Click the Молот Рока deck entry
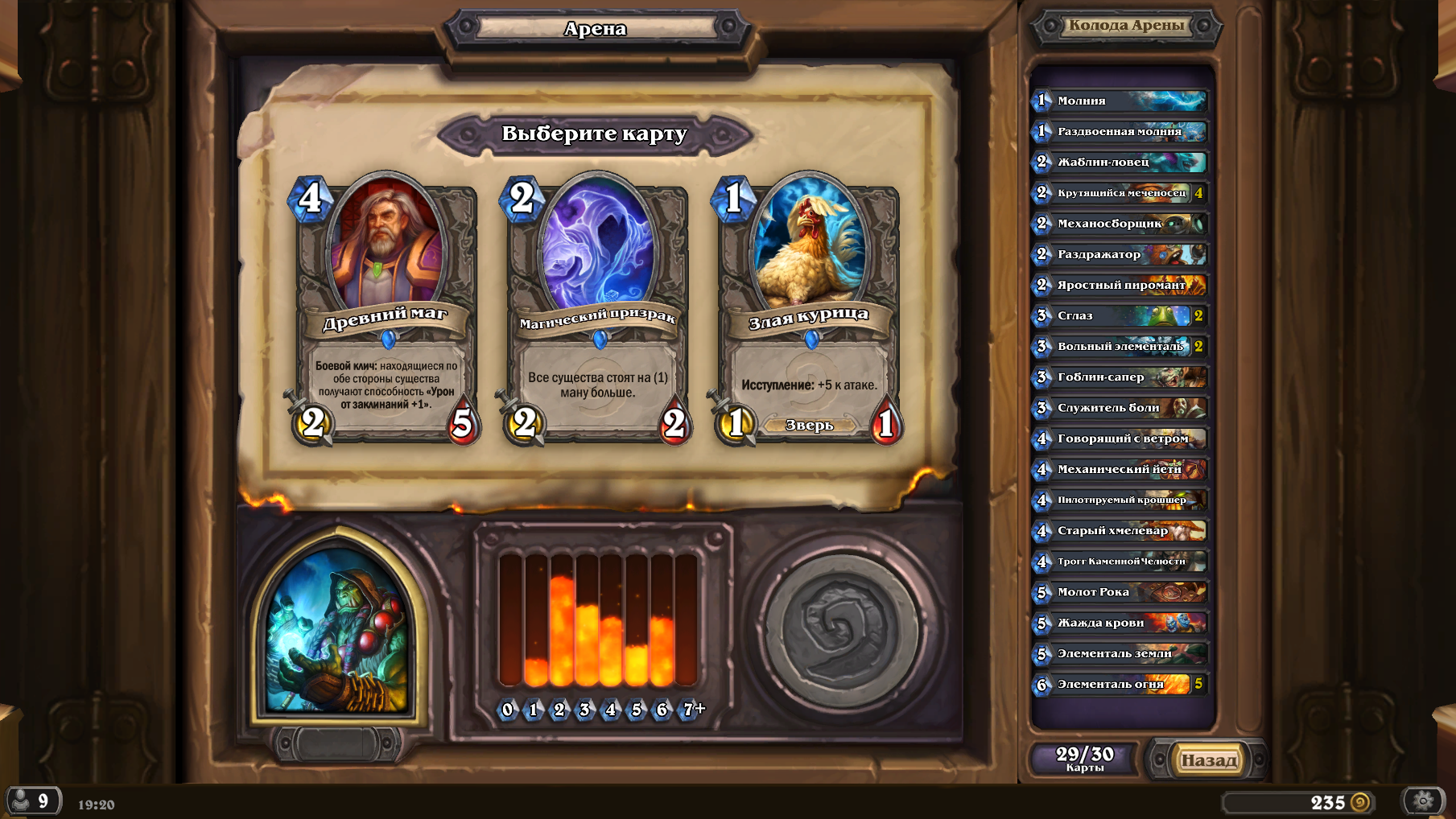 1120,592
